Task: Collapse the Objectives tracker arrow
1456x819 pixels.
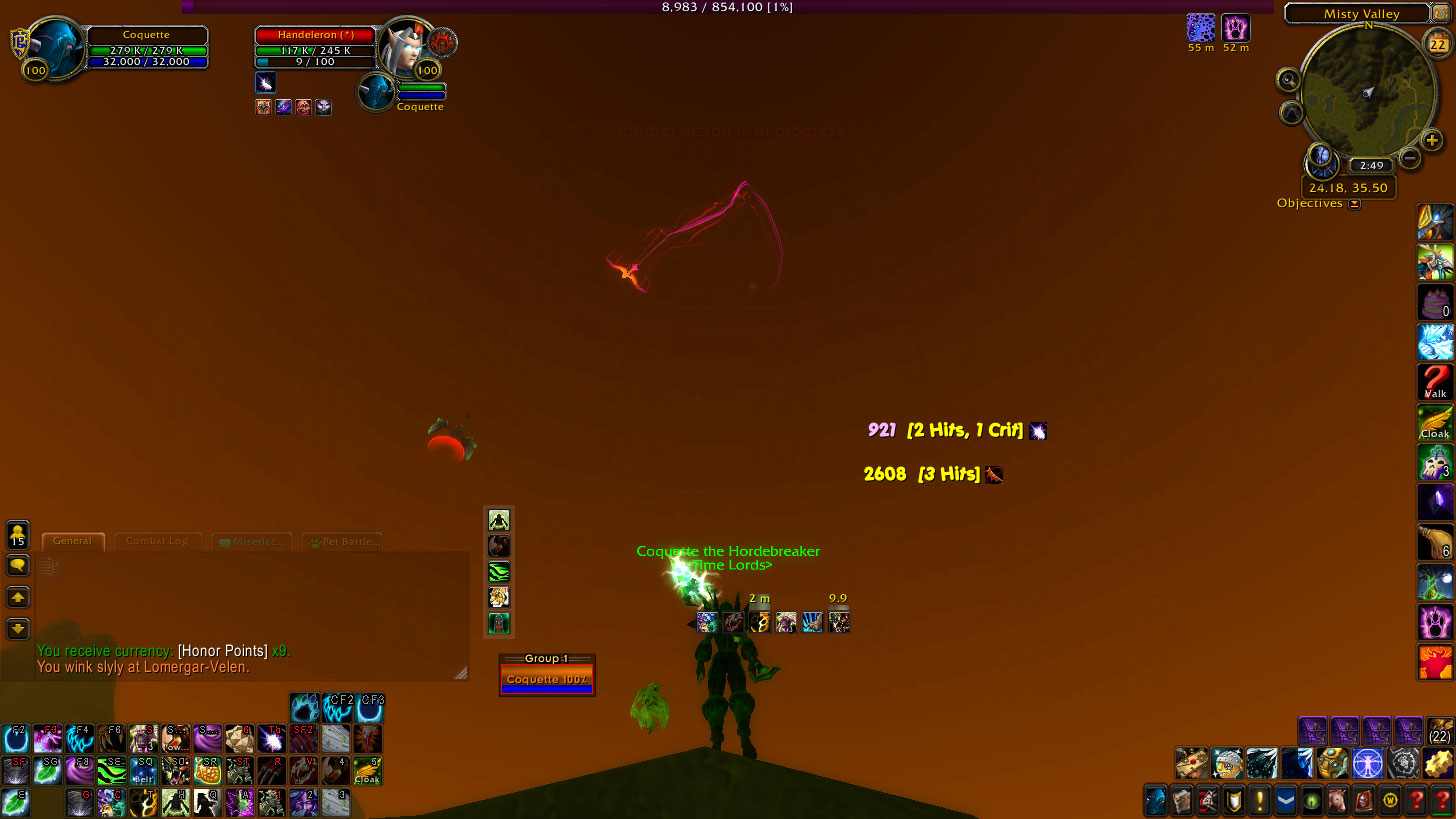Action: coord(1354,204)
